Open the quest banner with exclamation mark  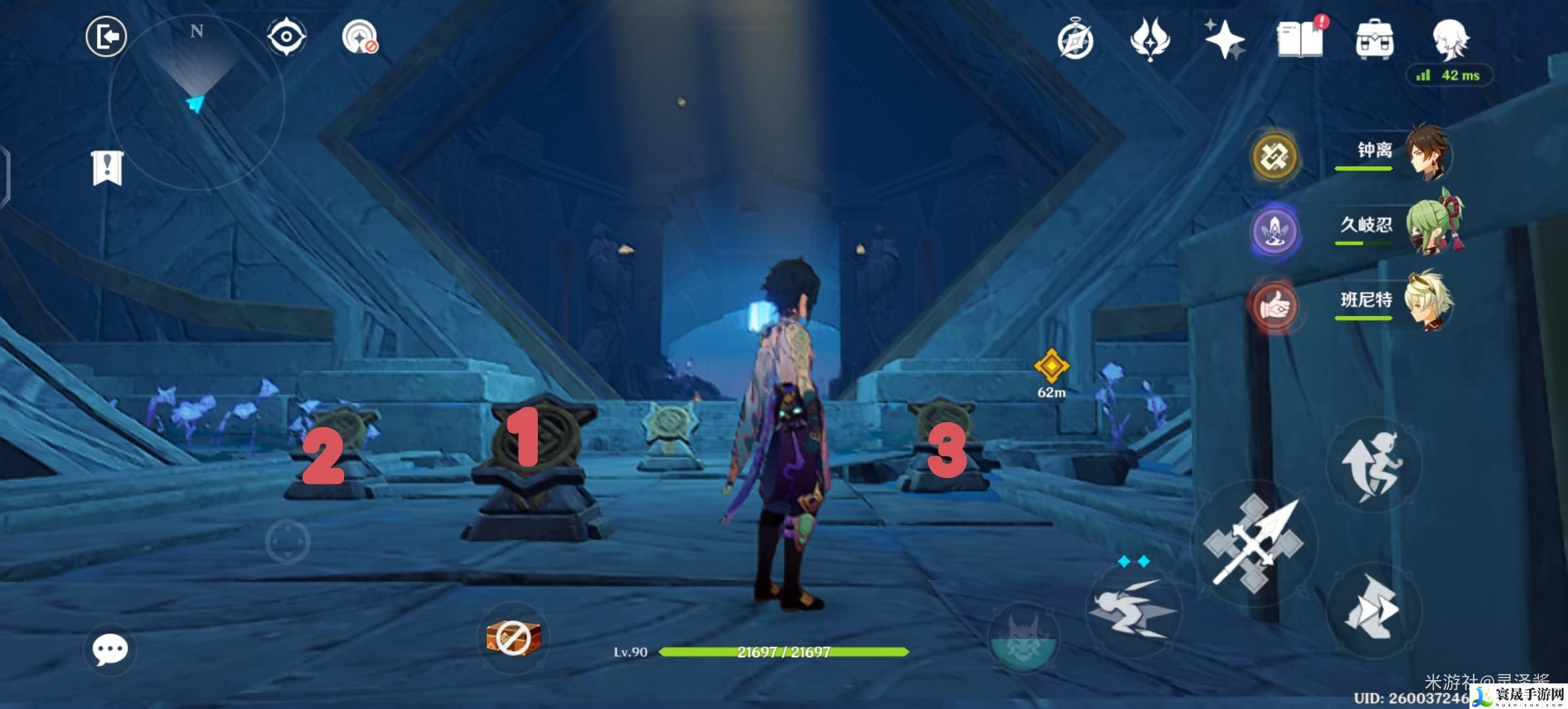(107, 168)
